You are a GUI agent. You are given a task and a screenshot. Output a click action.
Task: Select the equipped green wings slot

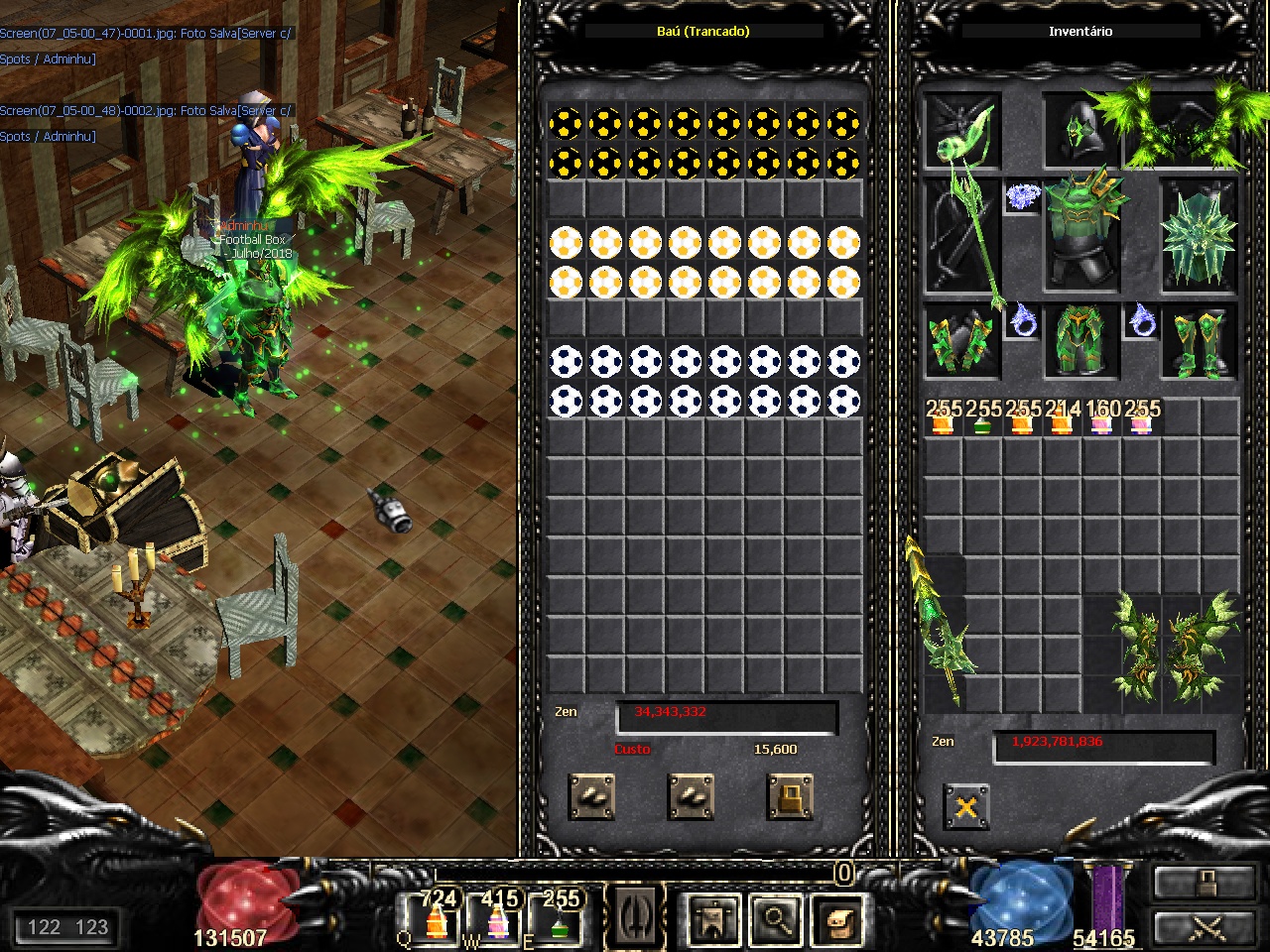coord(1181,129)
